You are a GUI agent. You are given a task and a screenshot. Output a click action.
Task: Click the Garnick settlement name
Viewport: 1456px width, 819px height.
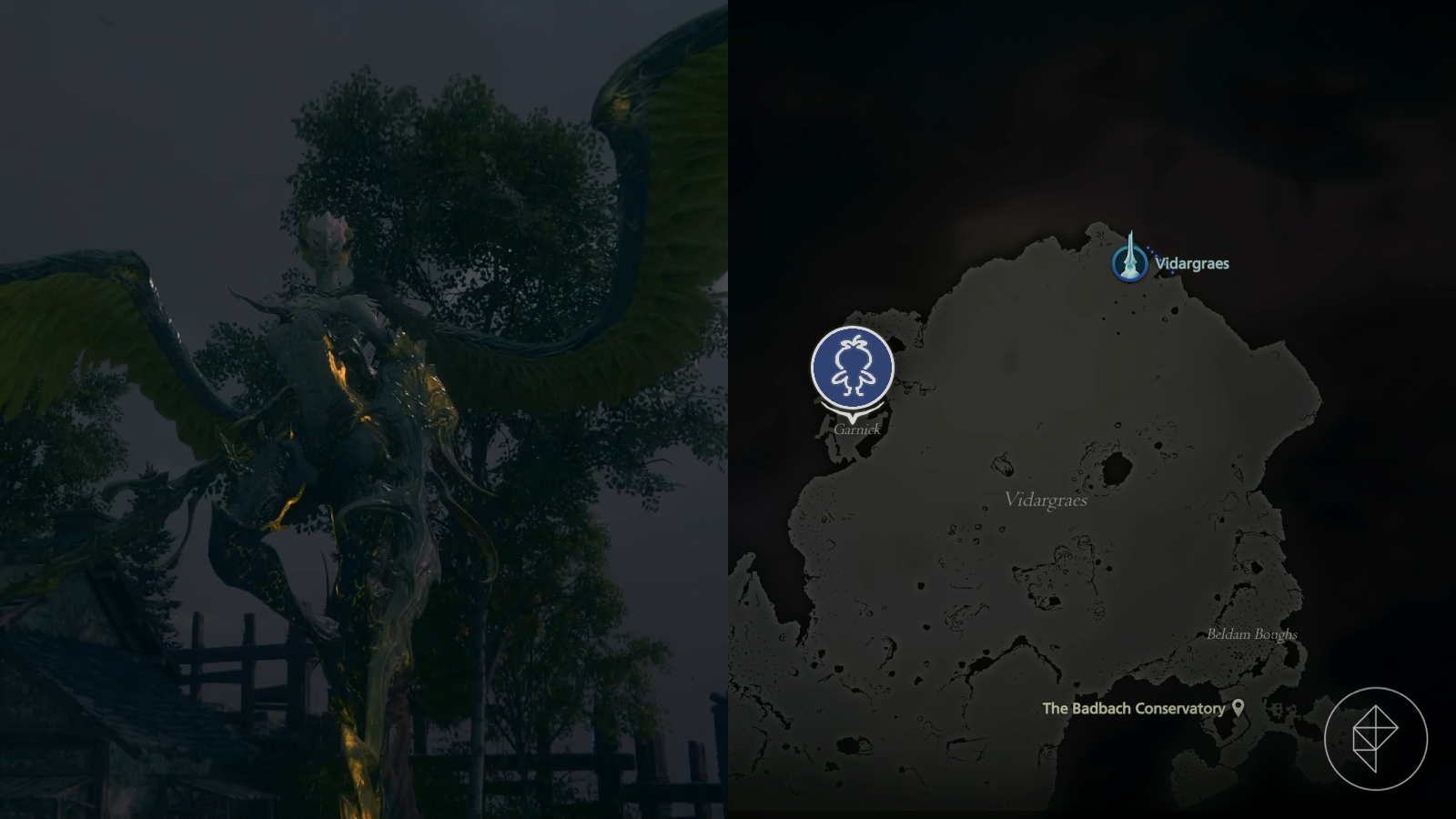click(x=856, y=428)
